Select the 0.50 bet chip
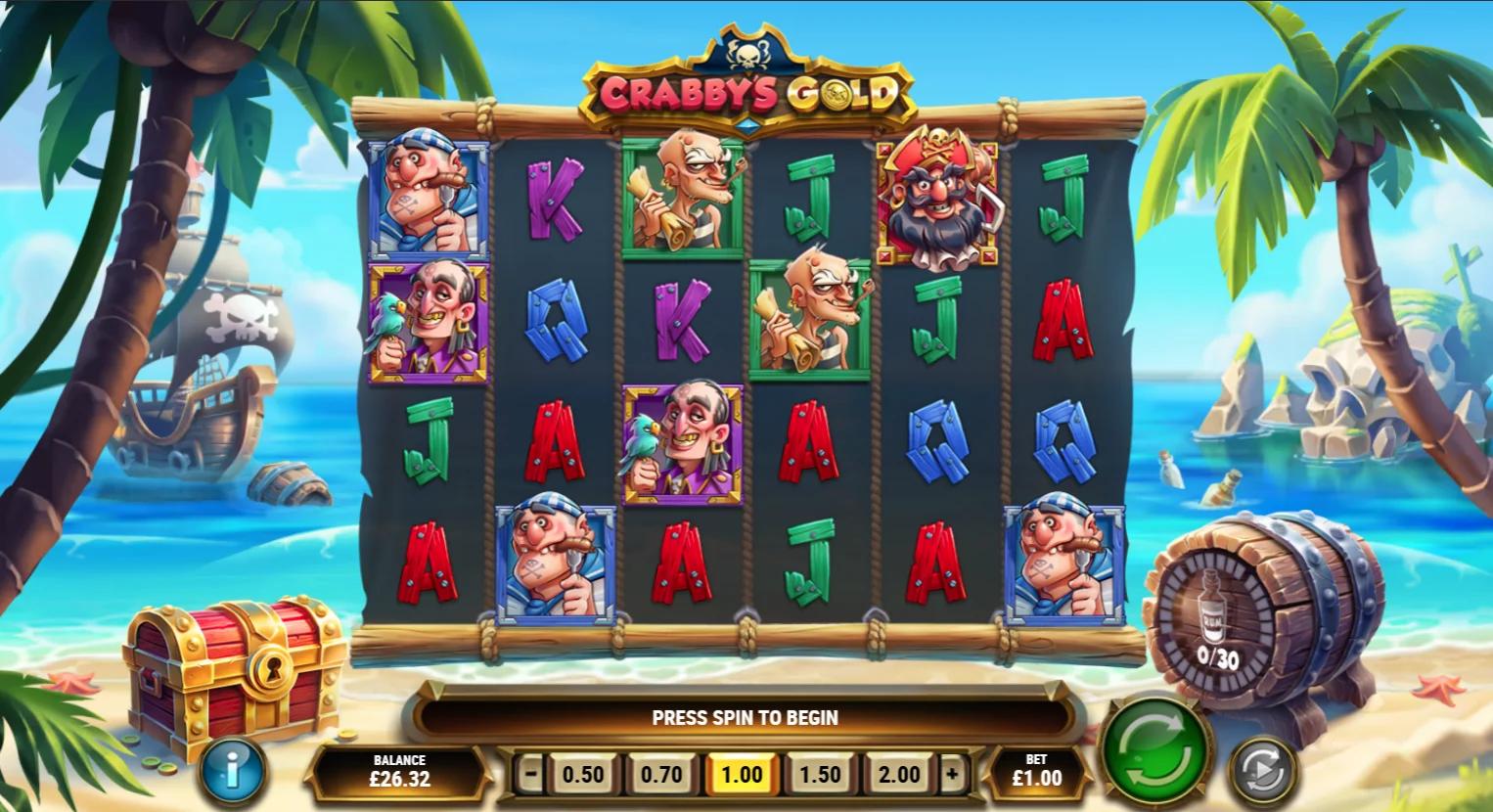 pyautogui.click(x=581, y=773)
